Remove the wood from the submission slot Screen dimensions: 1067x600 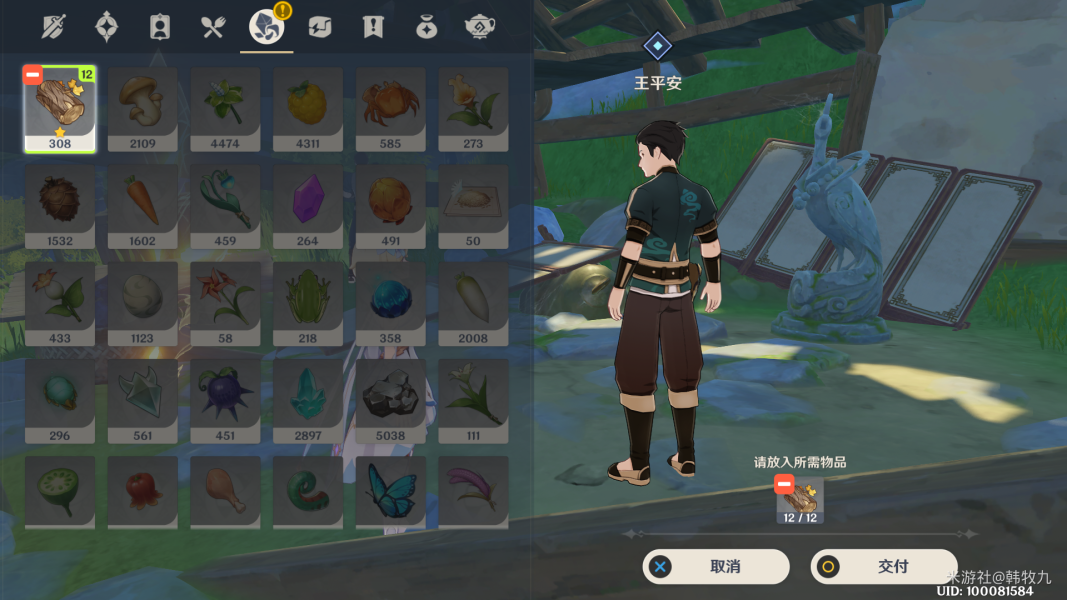(784, 485)
